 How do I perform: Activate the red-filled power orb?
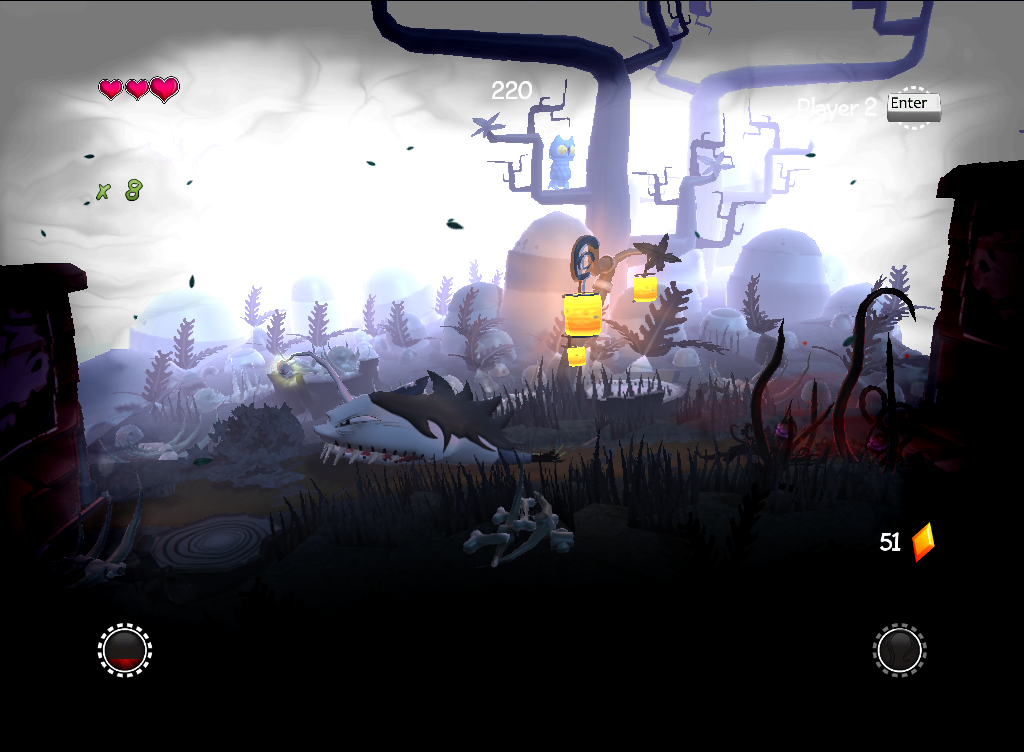point(125,650)
